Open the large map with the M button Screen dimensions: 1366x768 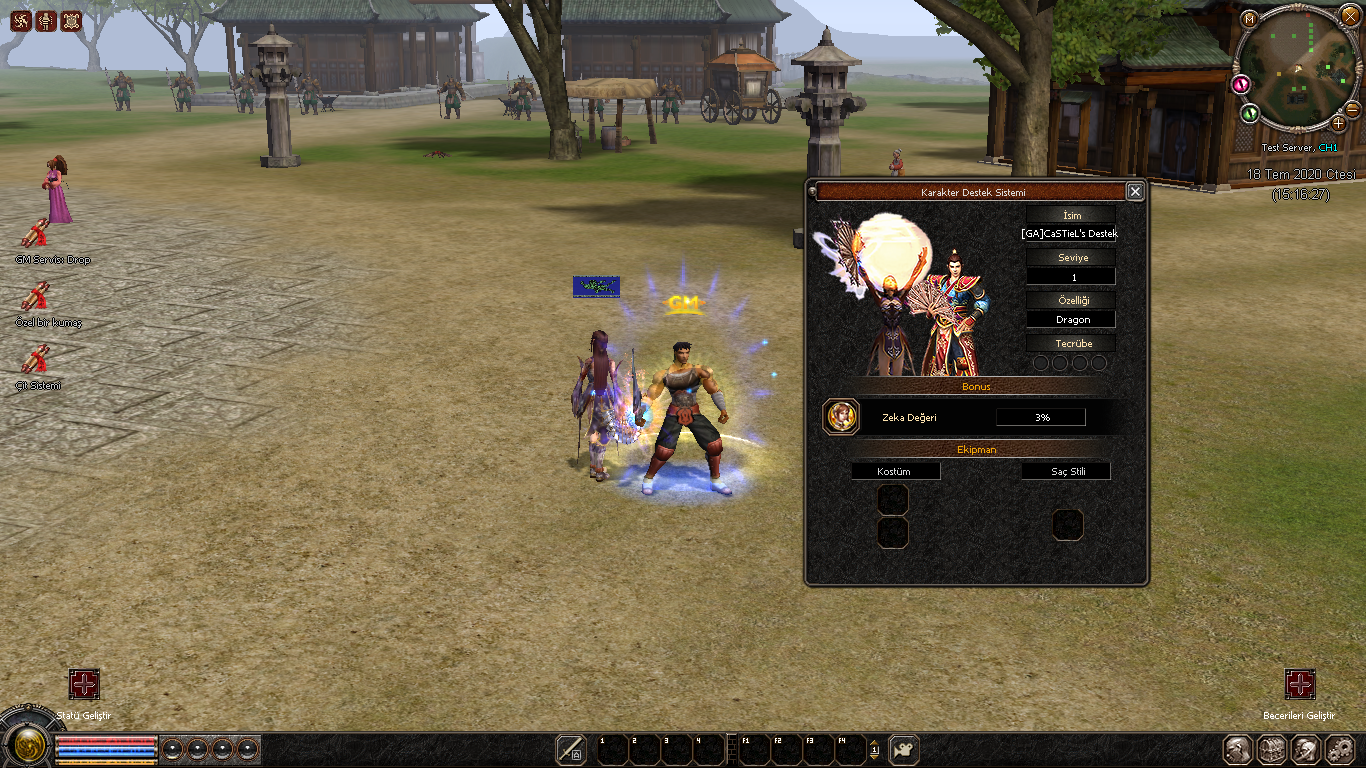[x=1249, y=19]
